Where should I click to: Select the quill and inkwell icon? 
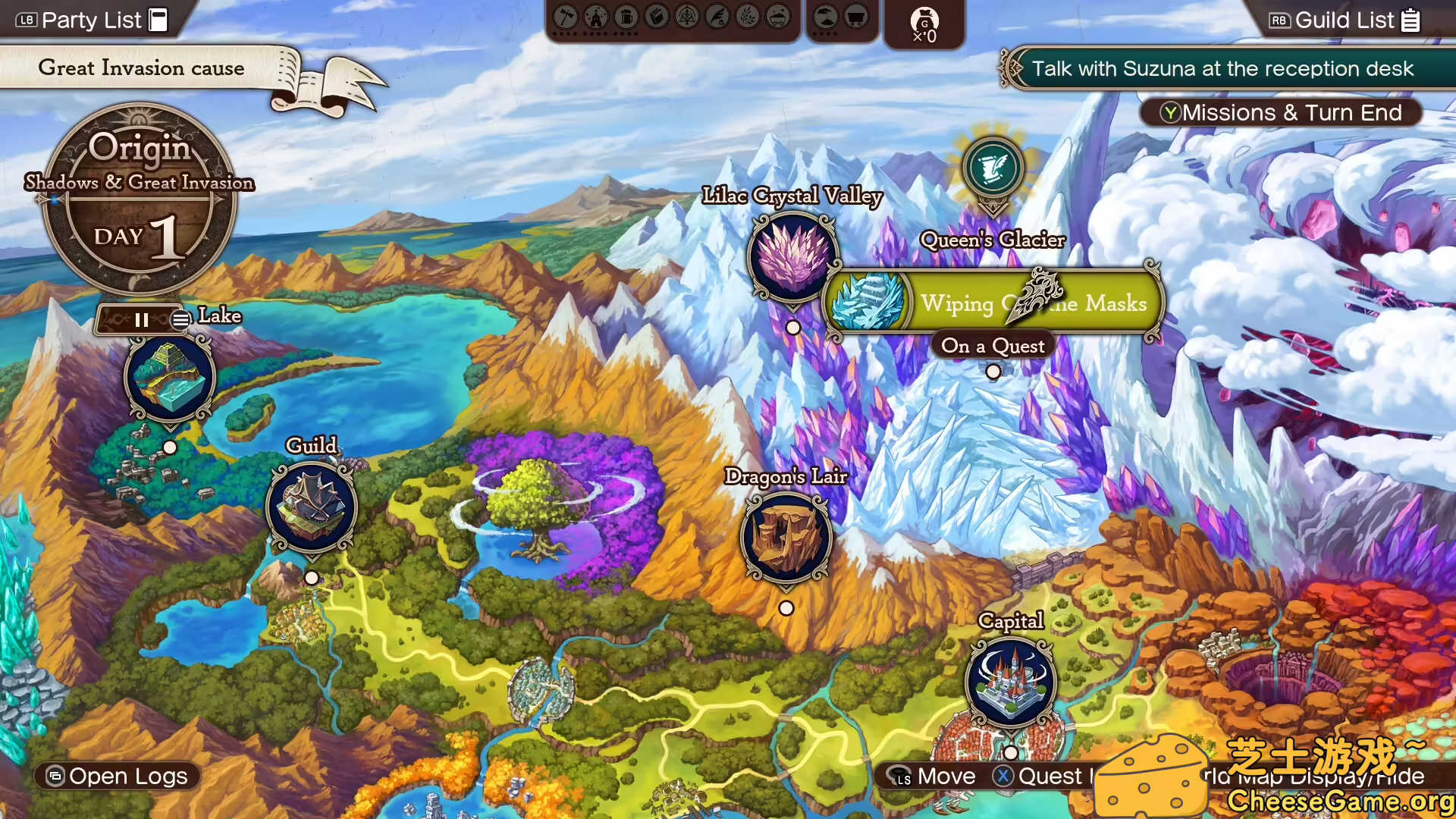pos(717,17)
